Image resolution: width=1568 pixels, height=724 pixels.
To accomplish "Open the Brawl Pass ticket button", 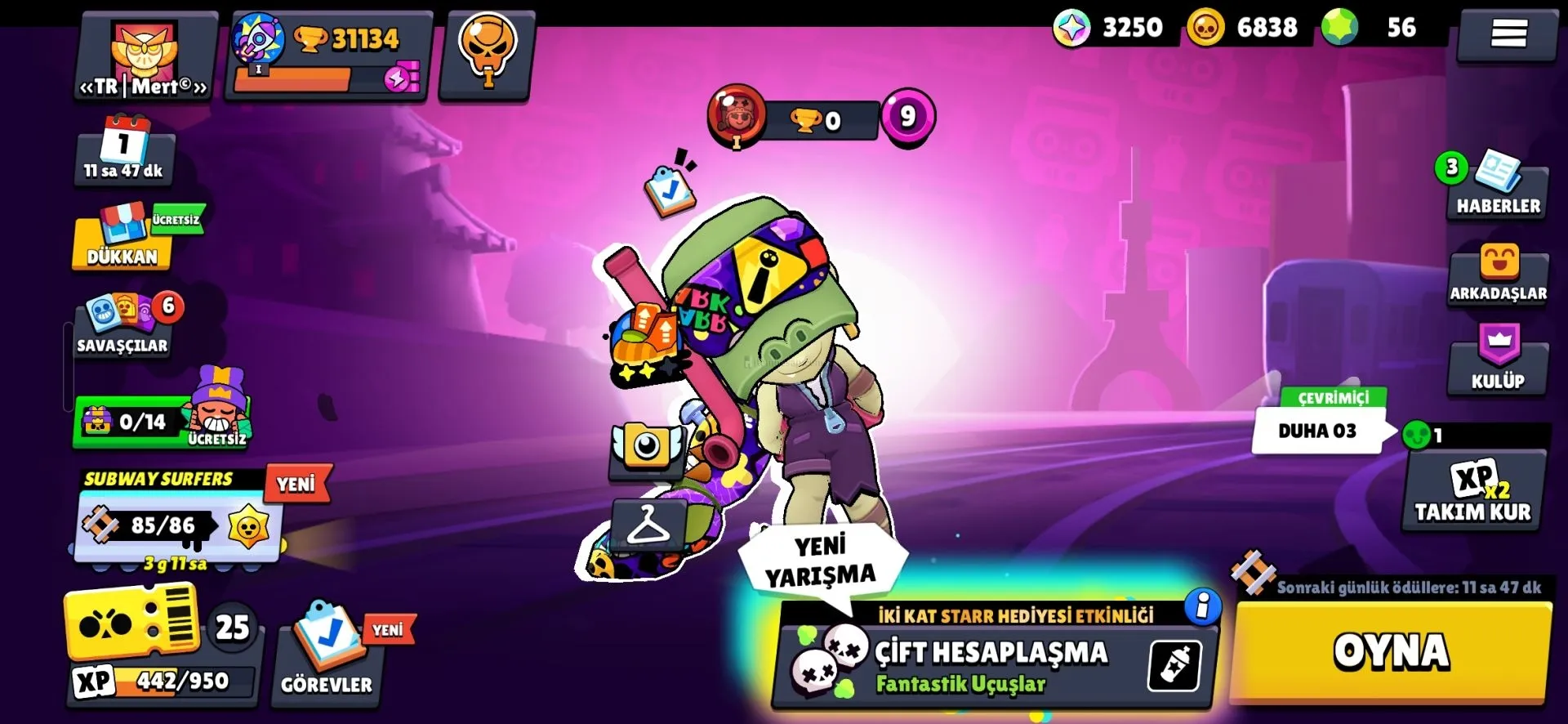I will 135,625.
